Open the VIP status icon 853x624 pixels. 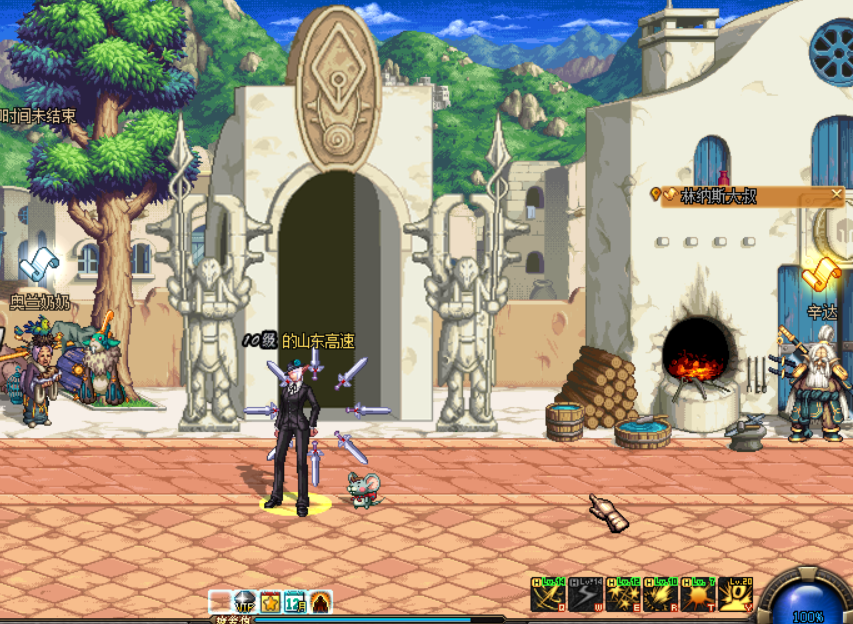(245, 602)
